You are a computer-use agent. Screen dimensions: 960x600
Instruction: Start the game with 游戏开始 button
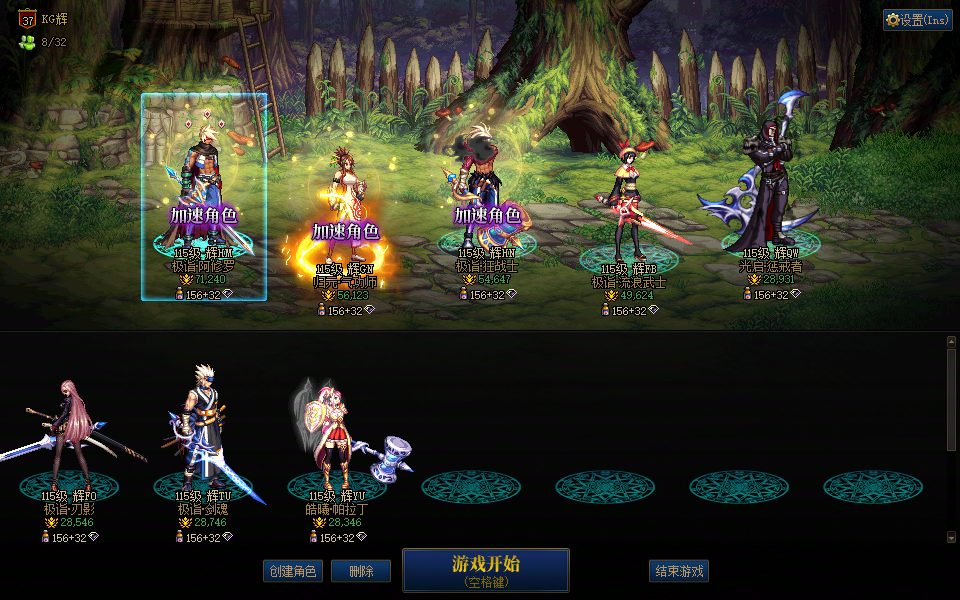486,570
